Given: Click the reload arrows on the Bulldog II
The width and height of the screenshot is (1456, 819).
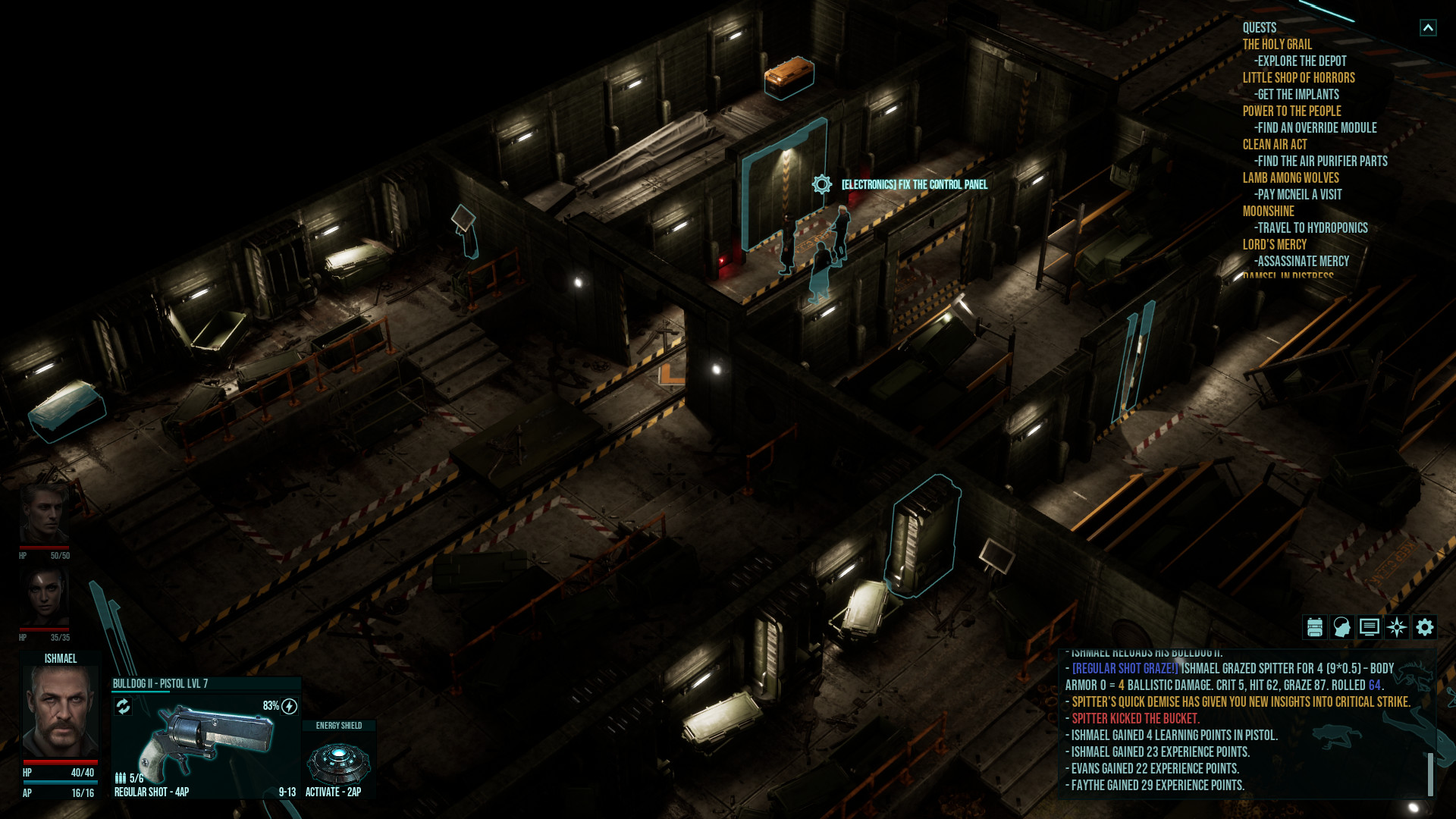Looking at the screenshot, I should click(123, 706).
